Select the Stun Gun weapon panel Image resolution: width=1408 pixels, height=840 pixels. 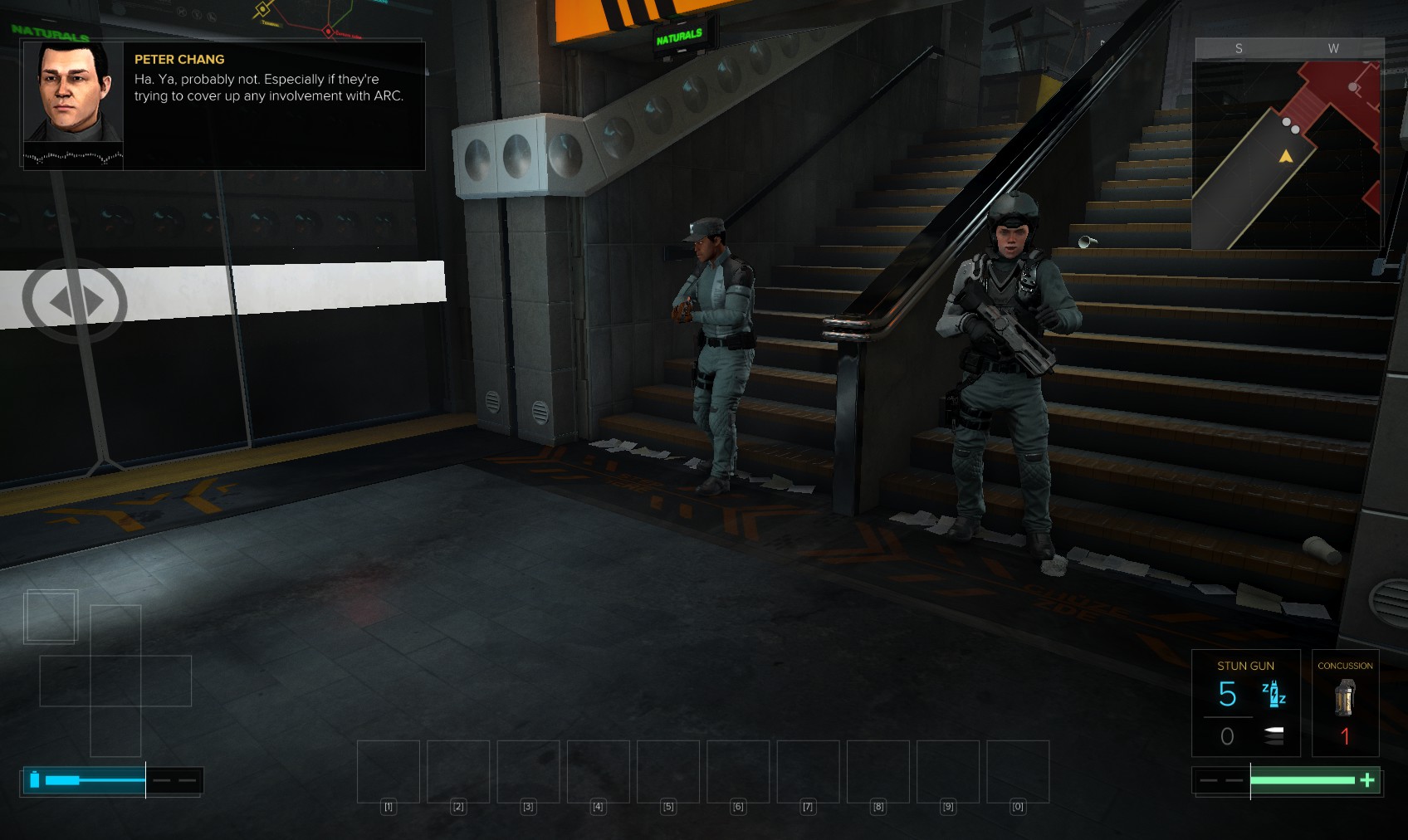1245,702
